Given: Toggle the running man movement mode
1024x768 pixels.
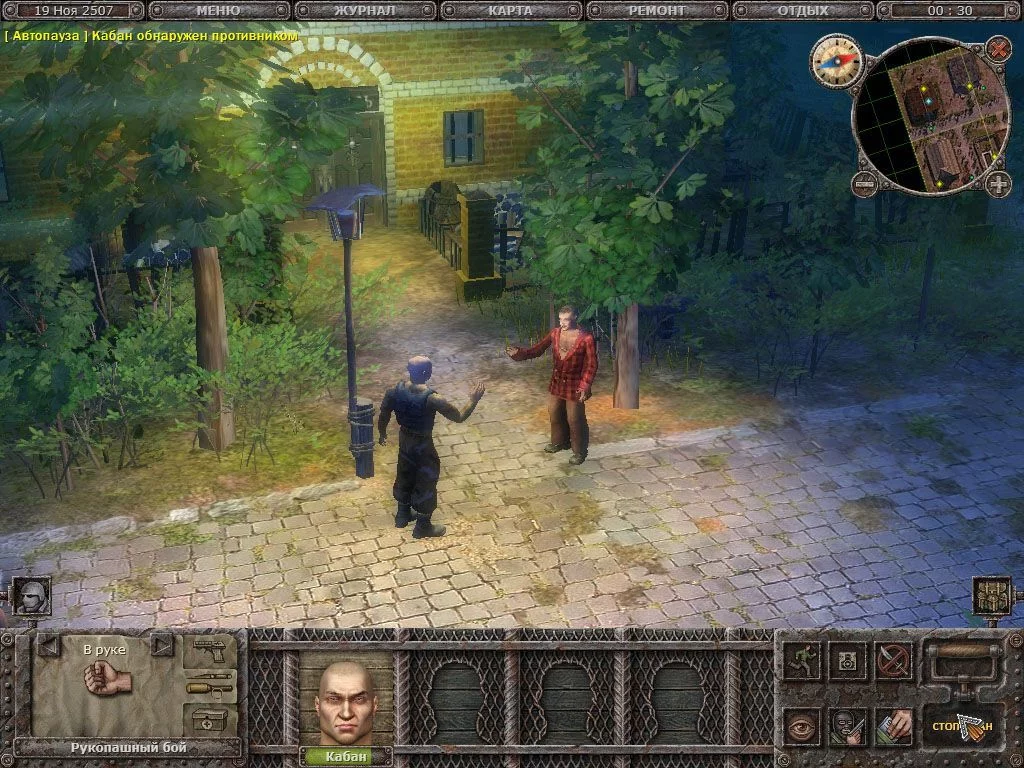Looking at the screenshot, I should [x=802, y=660].
